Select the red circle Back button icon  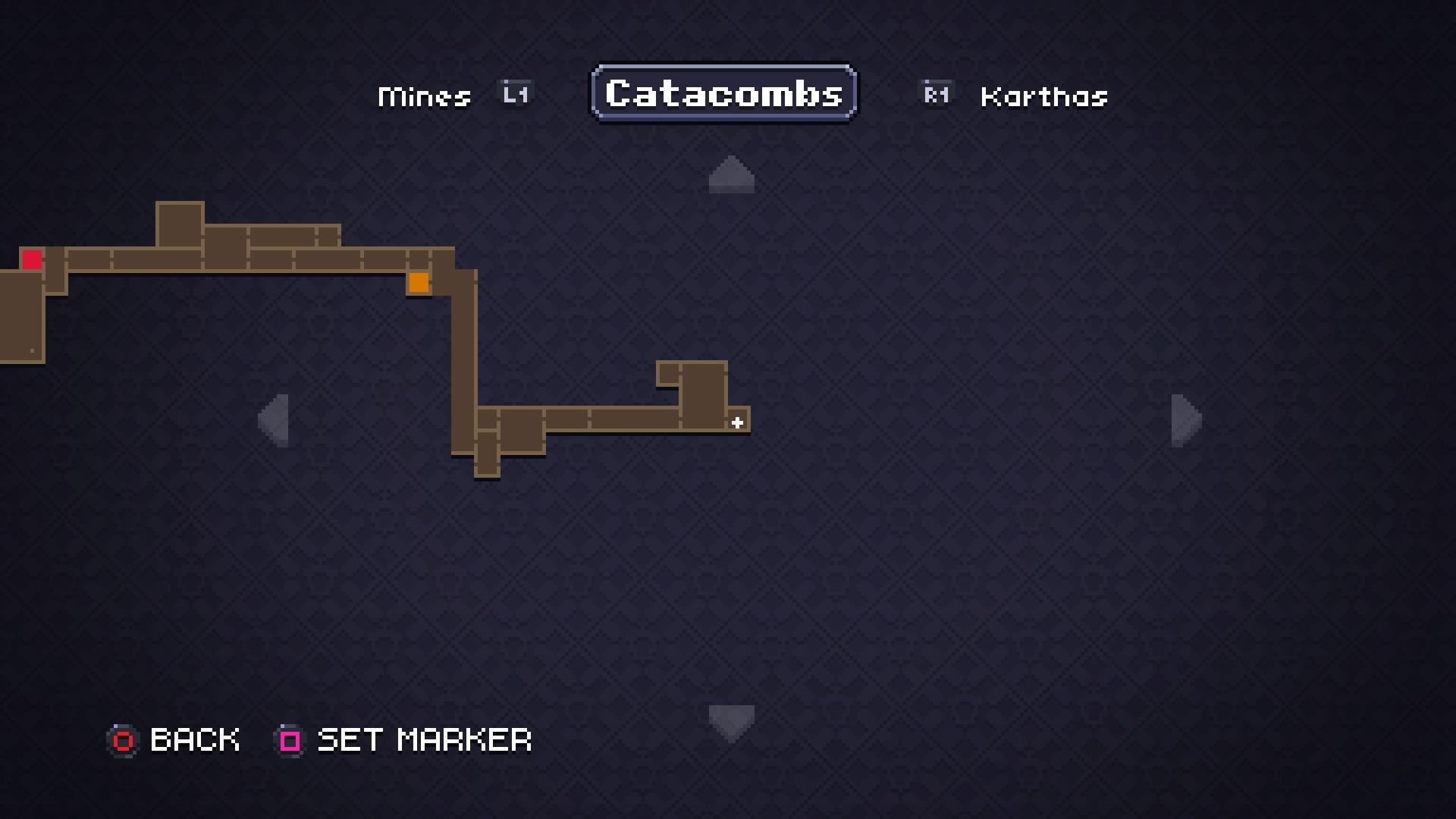(x=124, y=740)
